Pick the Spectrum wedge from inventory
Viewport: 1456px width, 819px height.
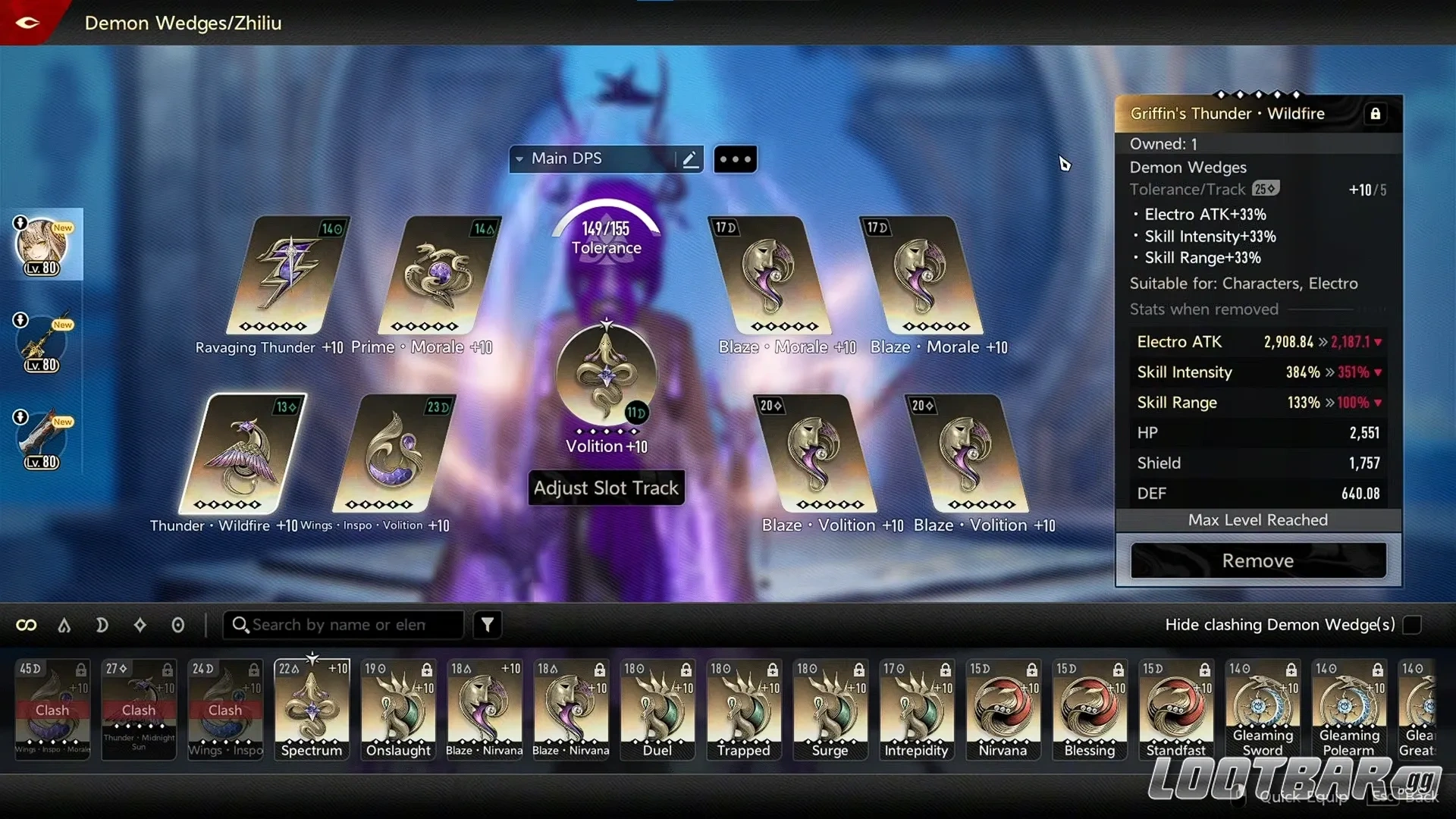tap(312, 709)
